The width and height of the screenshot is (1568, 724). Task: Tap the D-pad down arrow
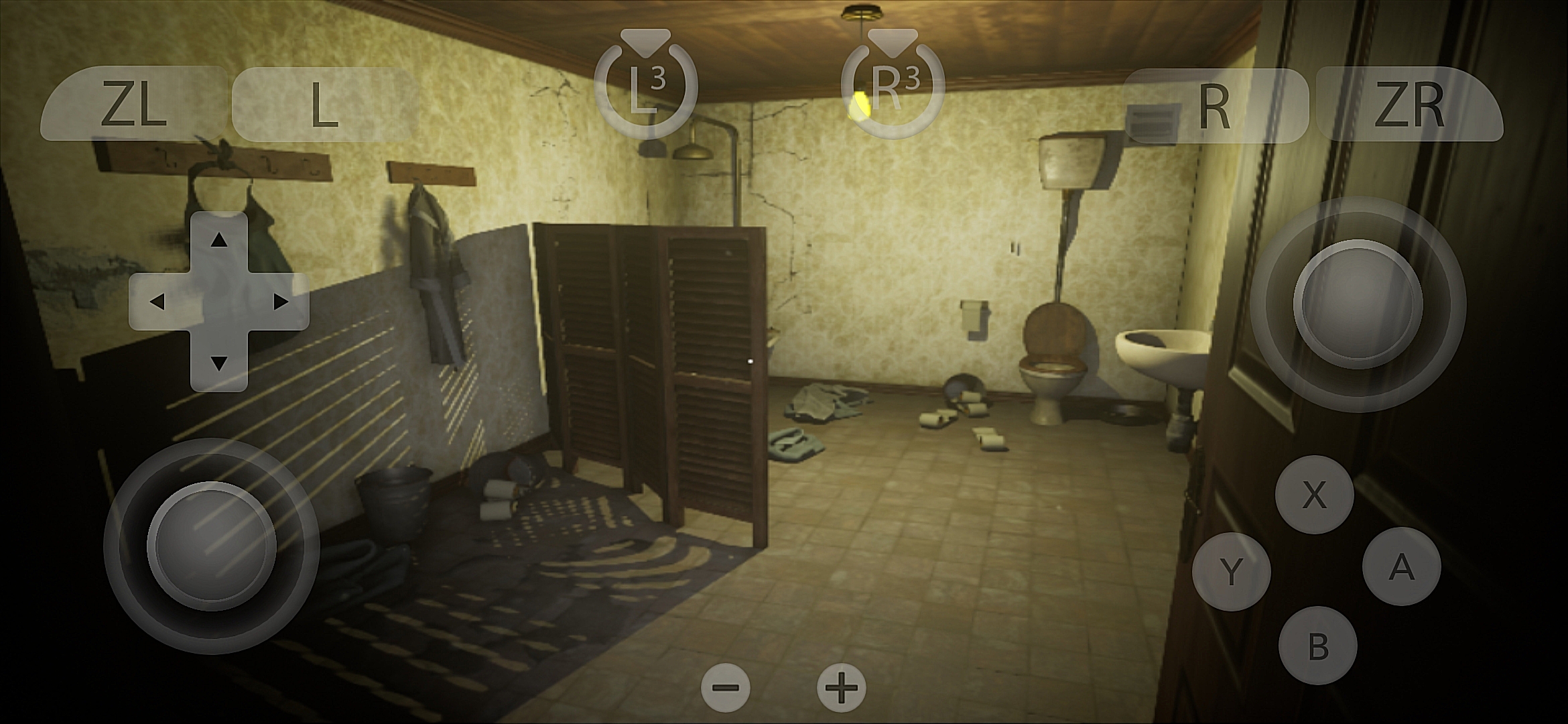pyautogui.click(x=218, y=363)
